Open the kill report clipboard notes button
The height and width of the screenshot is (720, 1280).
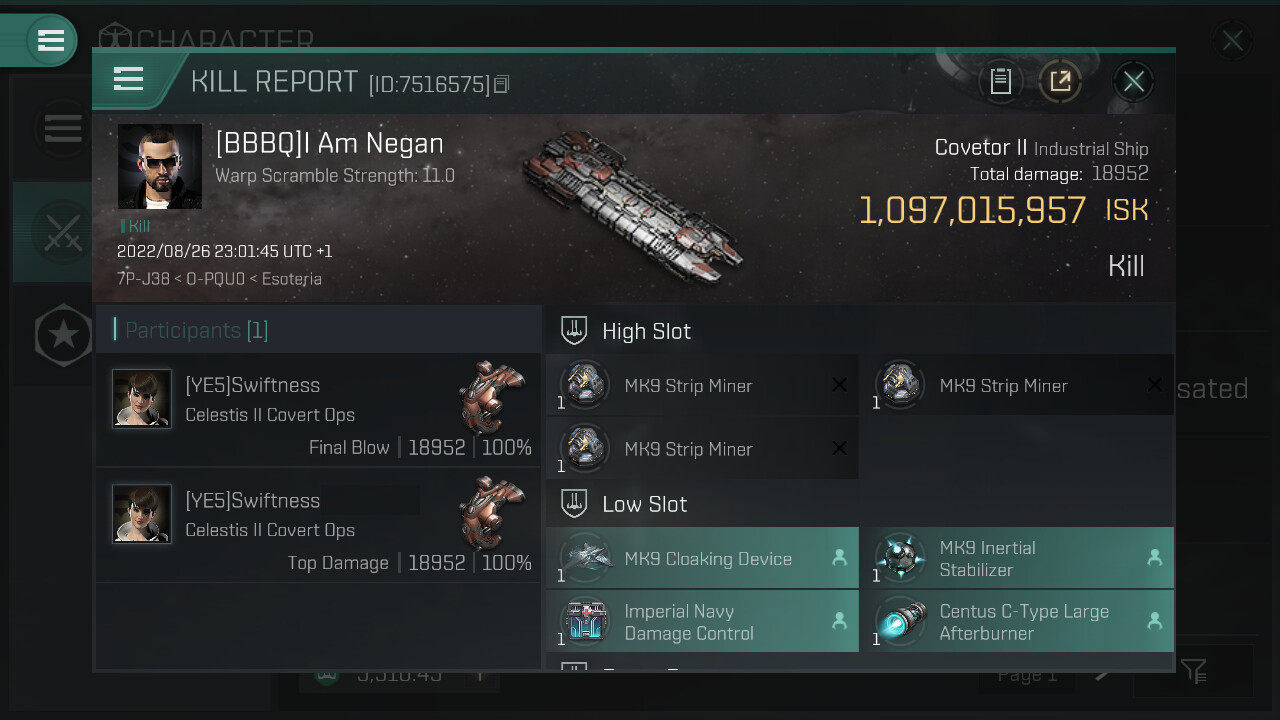pyautogui.click(x=1000, y=82)
